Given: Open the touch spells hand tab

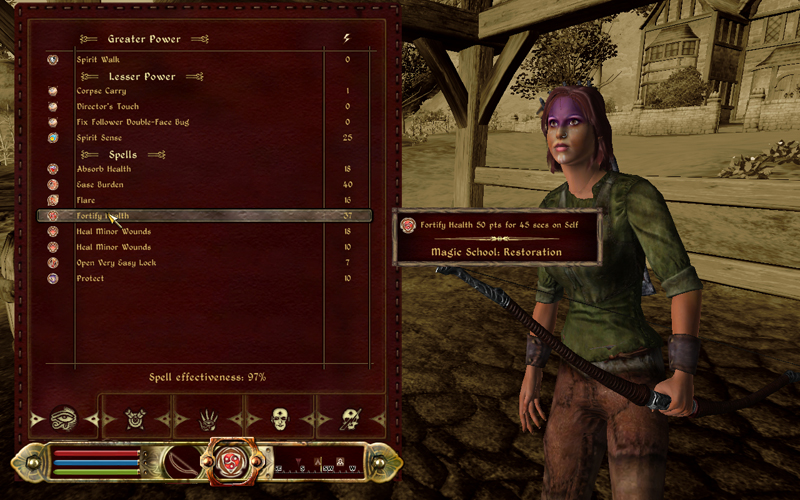Looking at the screenshot, I should pyautogui.click(x=208, y=420).
